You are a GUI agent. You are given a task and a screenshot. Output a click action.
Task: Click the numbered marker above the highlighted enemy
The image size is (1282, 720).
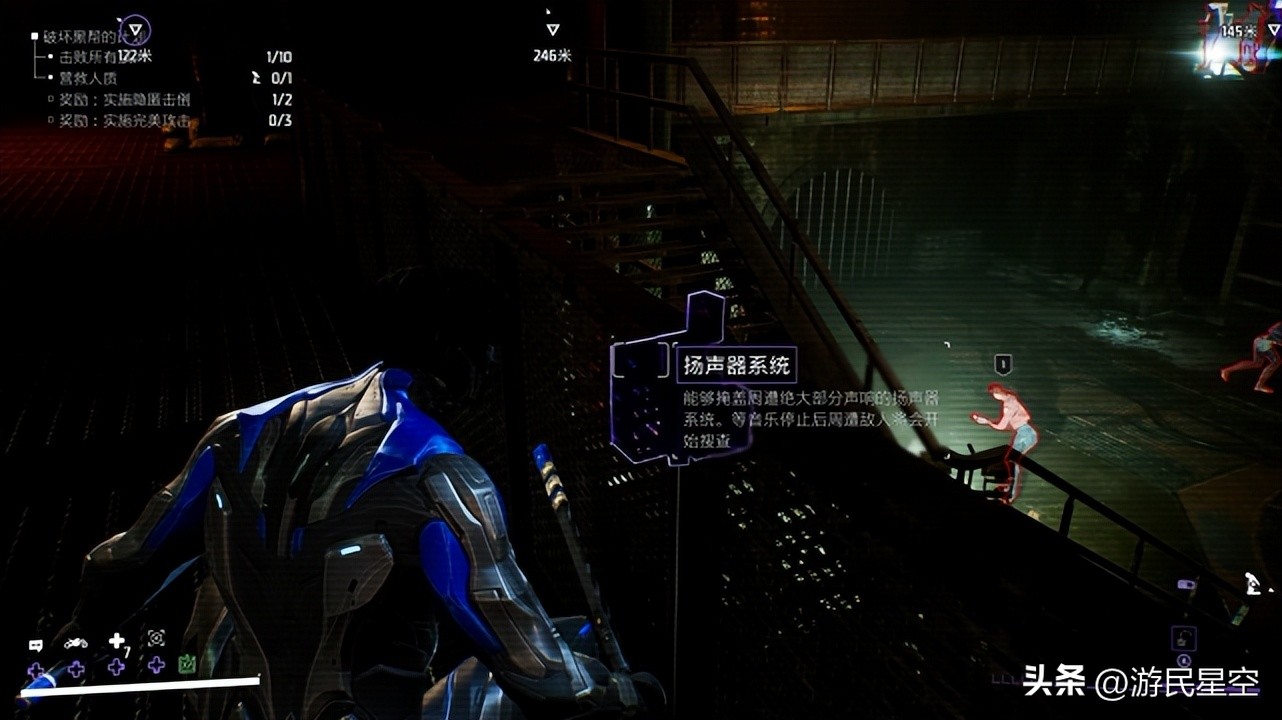pos(1003,364)
